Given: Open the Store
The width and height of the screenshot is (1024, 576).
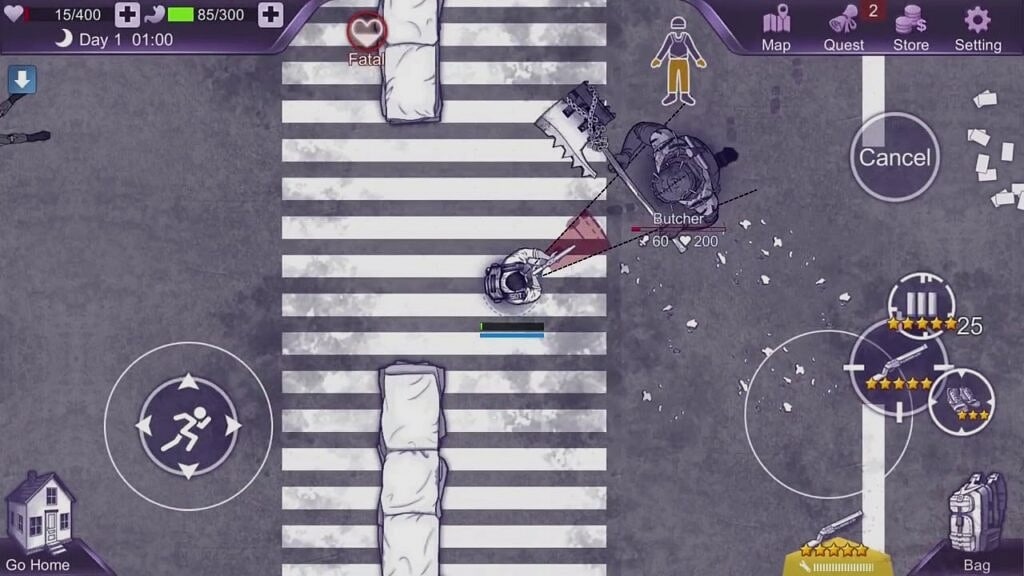Looking at the screenshot, I should point(910,28).
